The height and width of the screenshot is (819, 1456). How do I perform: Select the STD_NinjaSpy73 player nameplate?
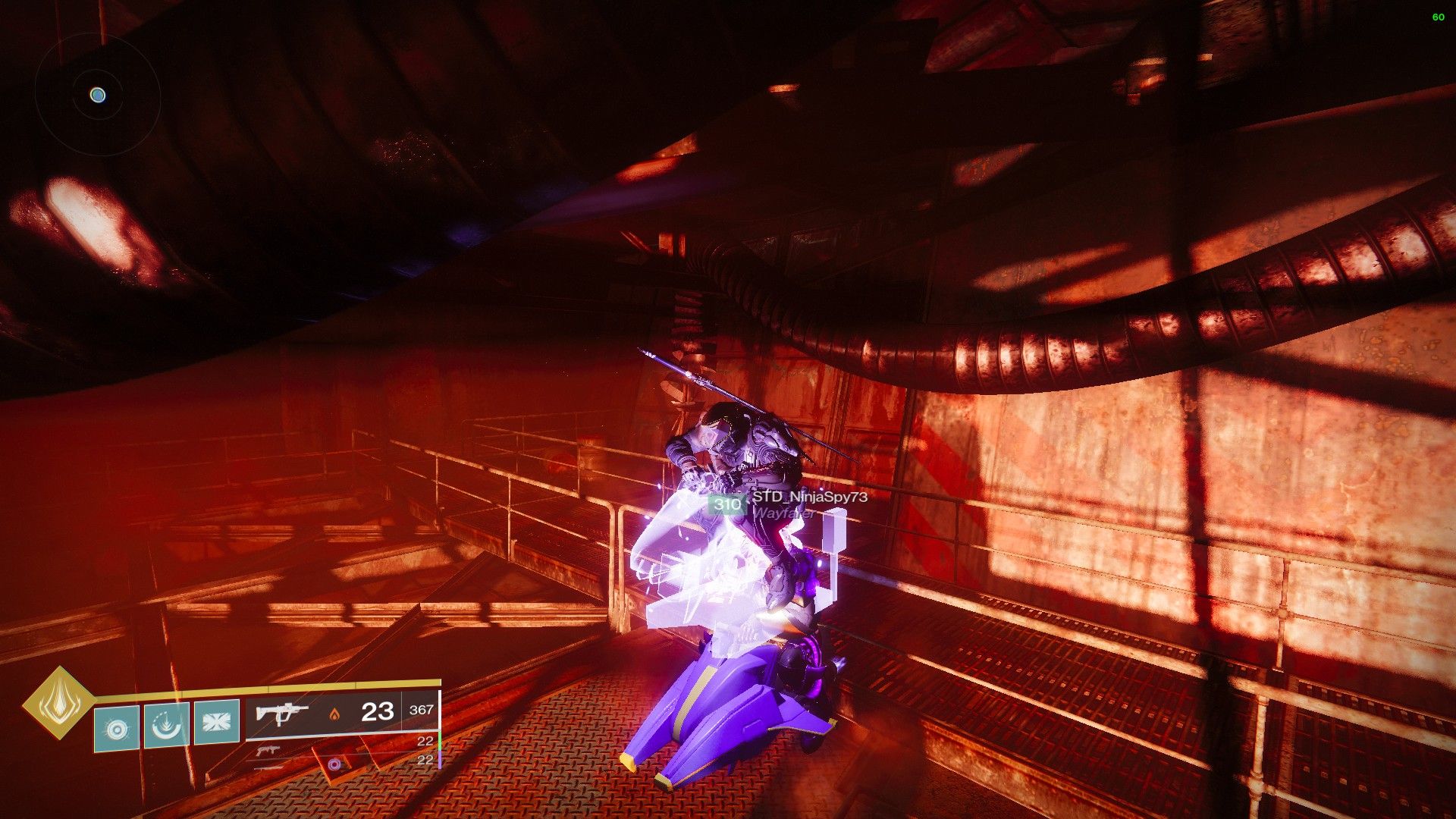808,497
